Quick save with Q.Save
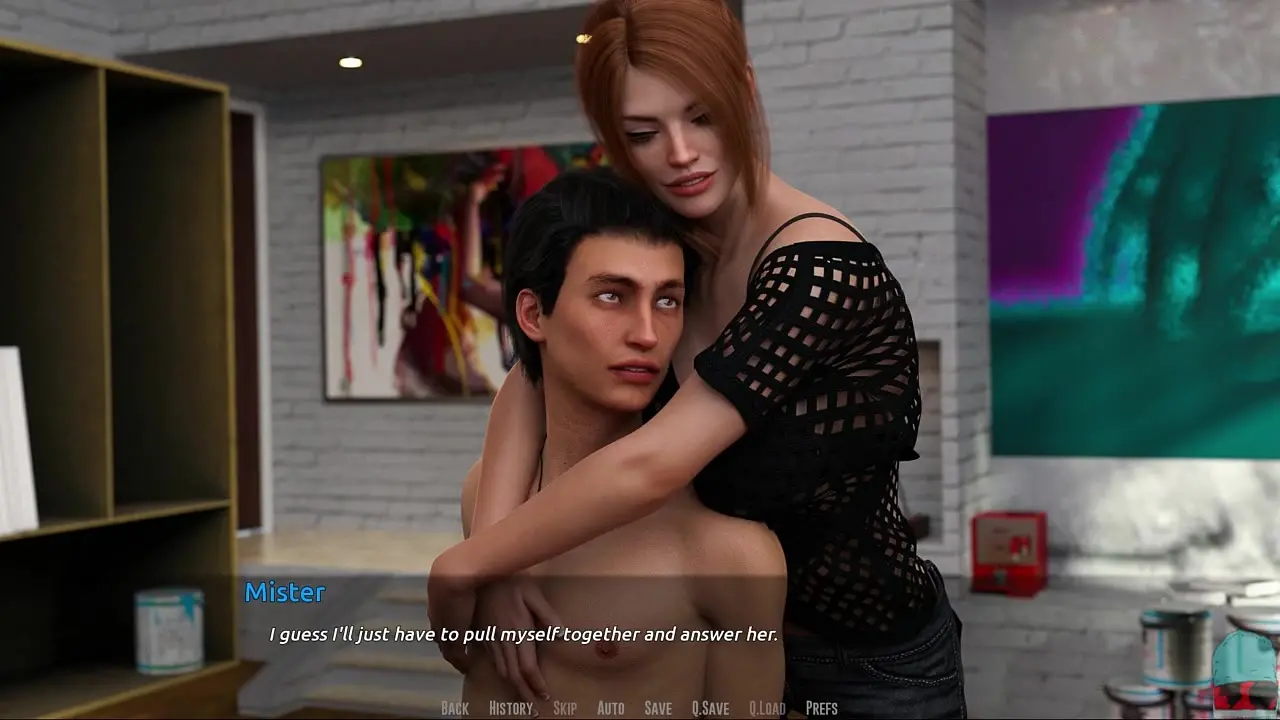 click(710, 708)
